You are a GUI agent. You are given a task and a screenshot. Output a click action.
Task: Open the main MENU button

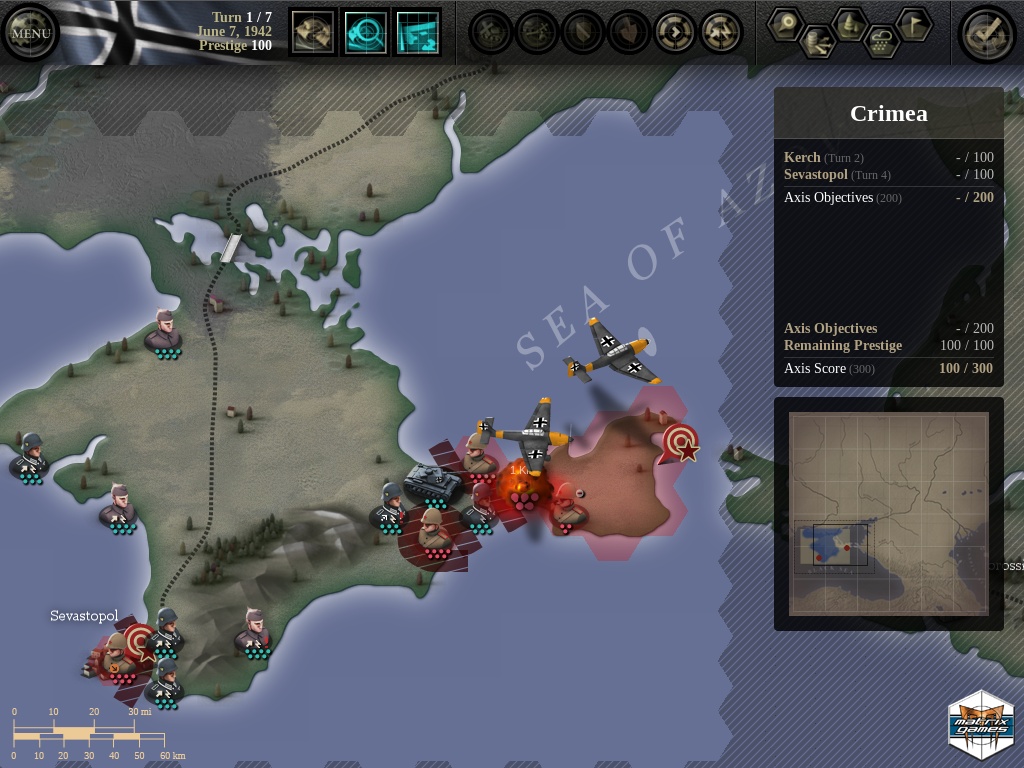[30, 33]
